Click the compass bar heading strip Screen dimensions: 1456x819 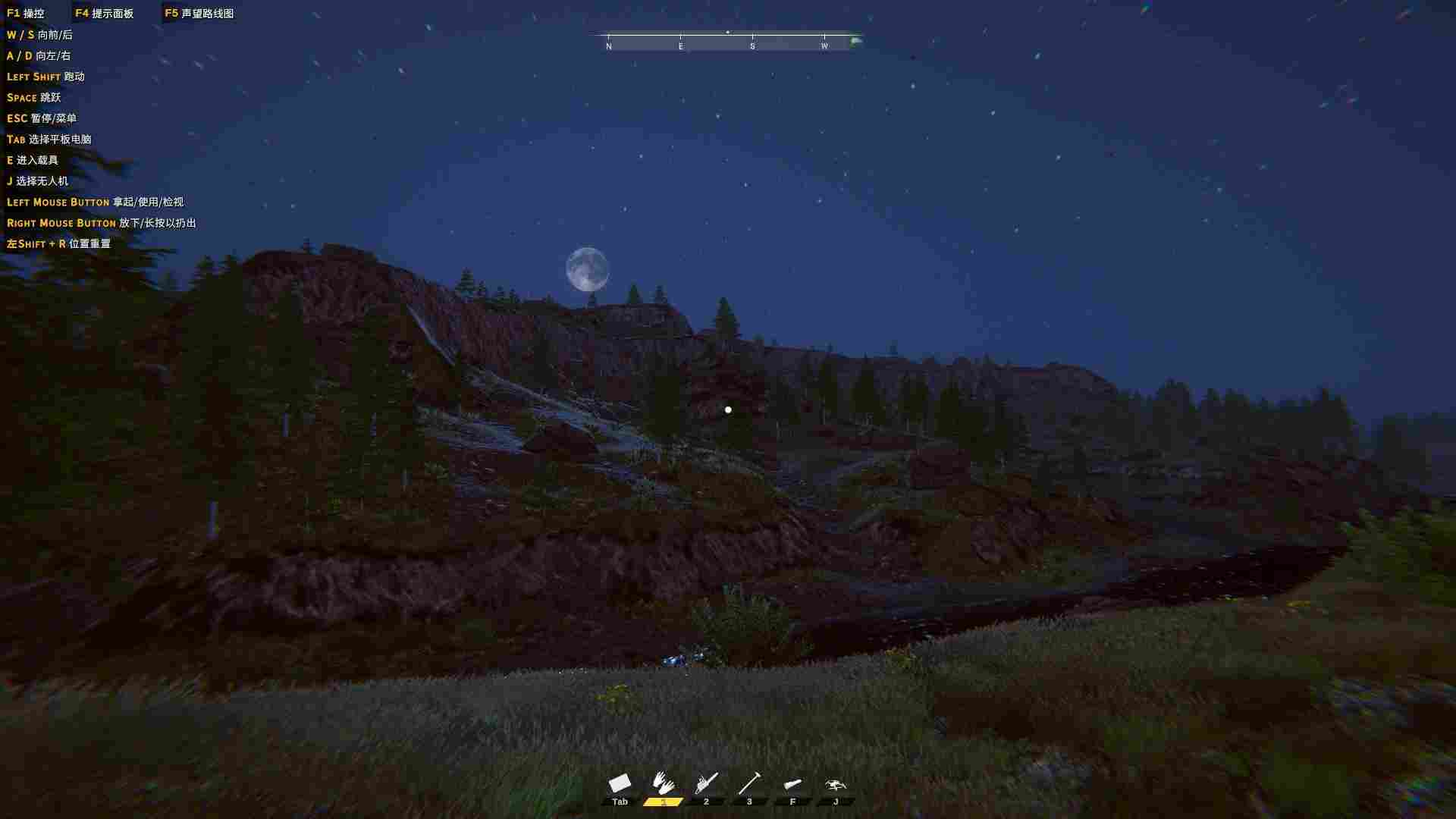click(x=728, y=42)
